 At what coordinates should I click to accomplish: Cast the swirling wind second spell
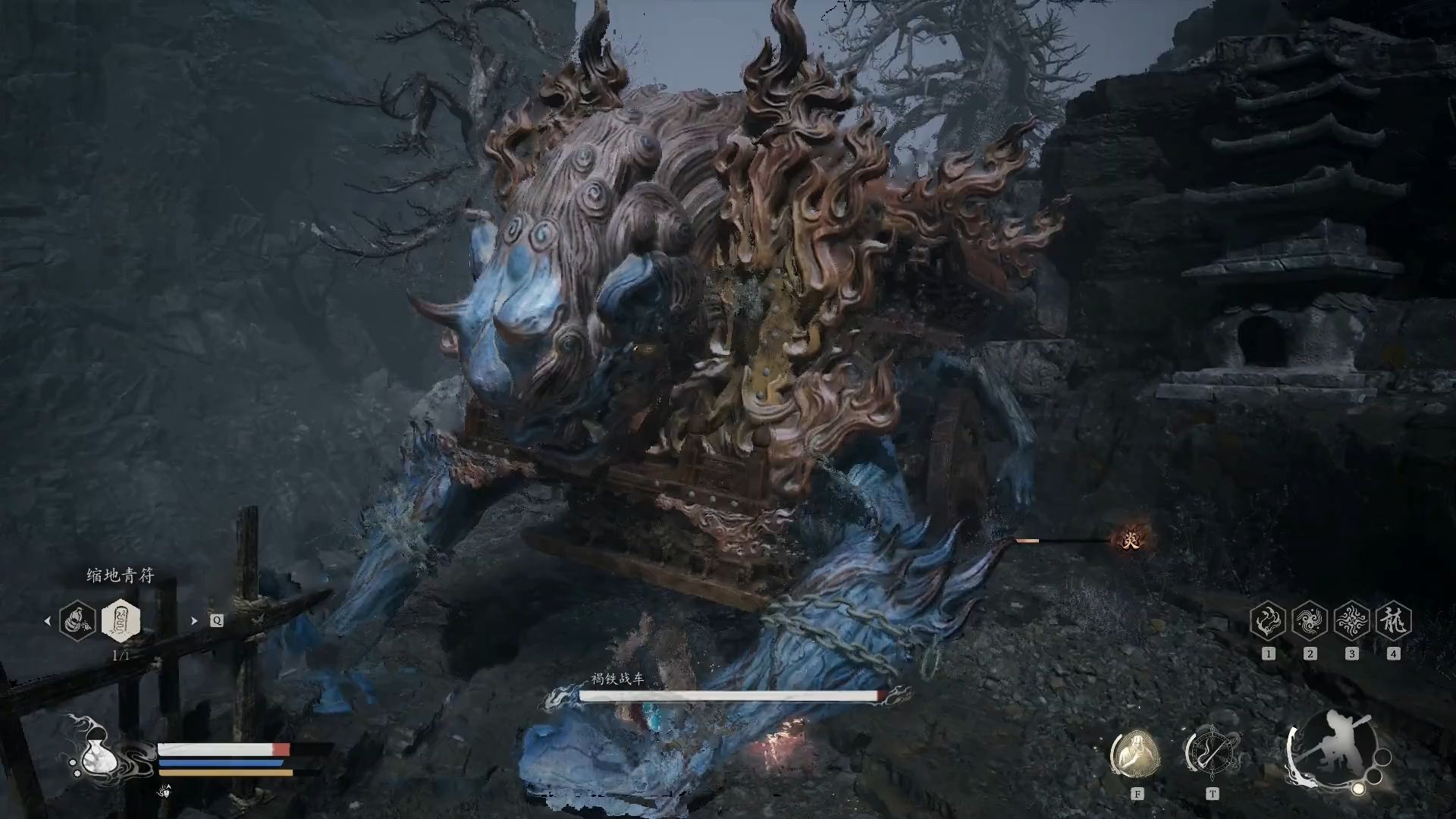coord(1310,621)
